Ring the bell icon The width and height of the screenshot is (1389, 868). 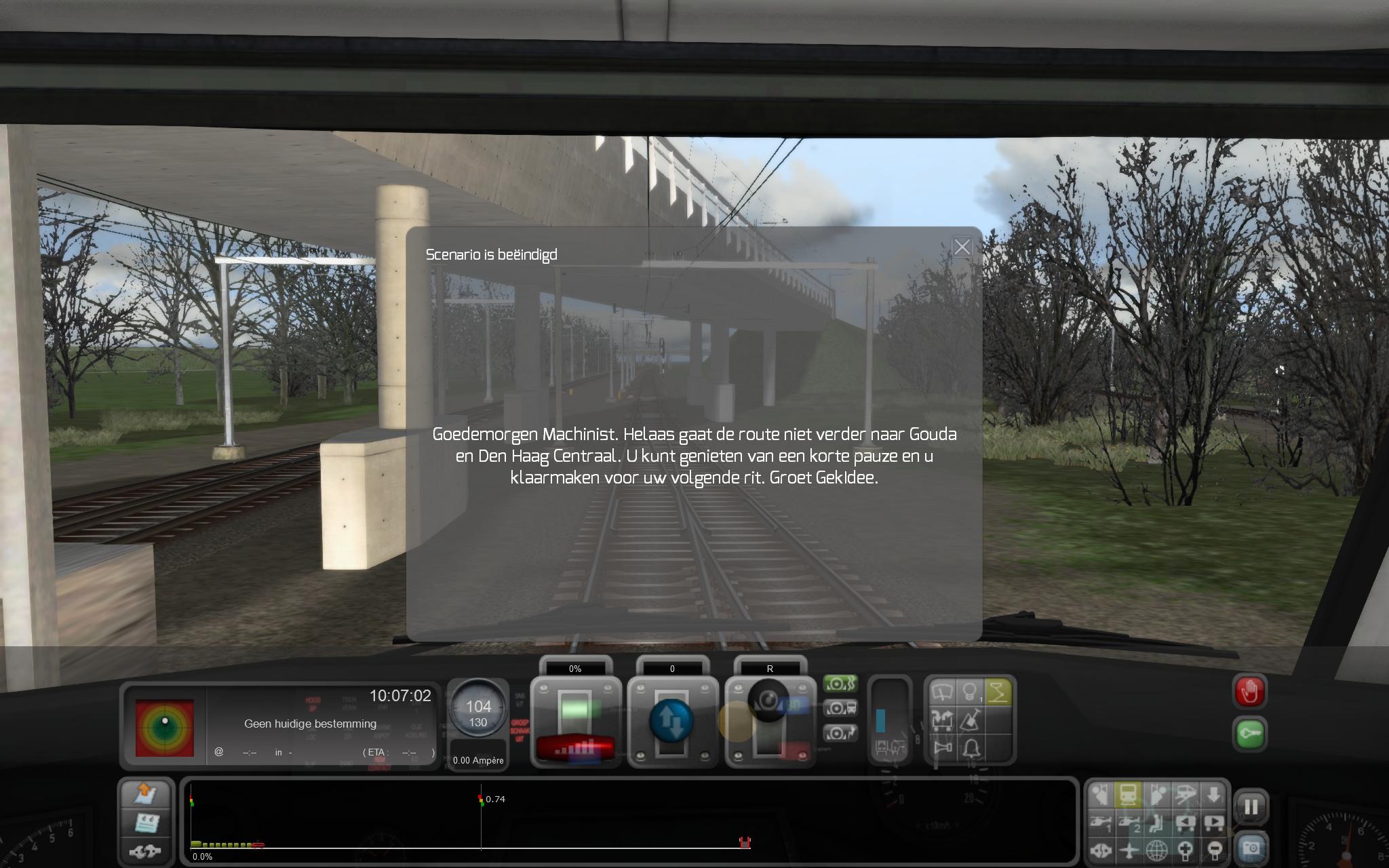pos(971,748)
